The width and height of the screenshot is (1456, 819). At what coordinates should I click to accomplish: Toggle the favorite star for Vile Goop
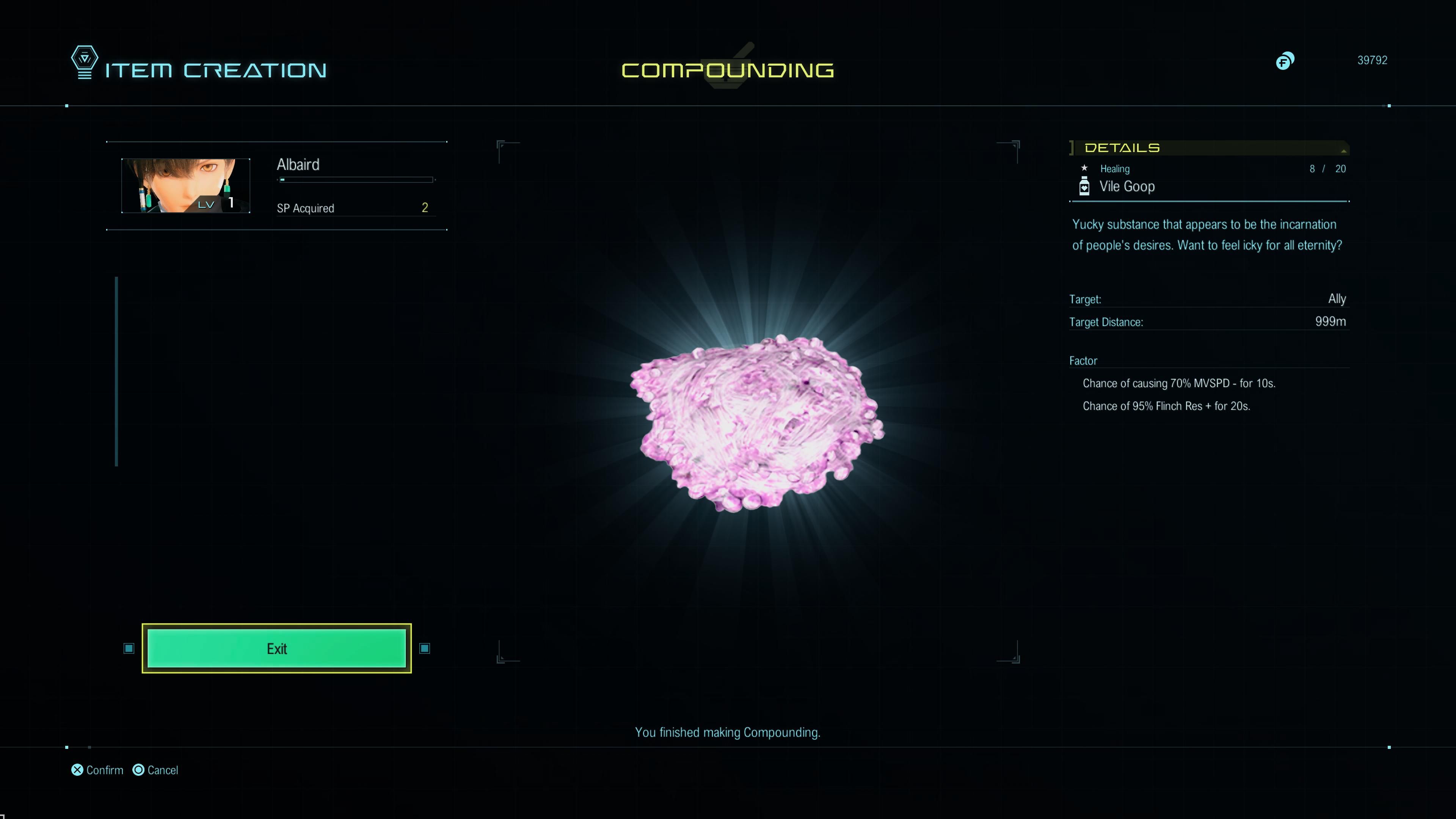pyautogui.click(x=1084, y=167)
